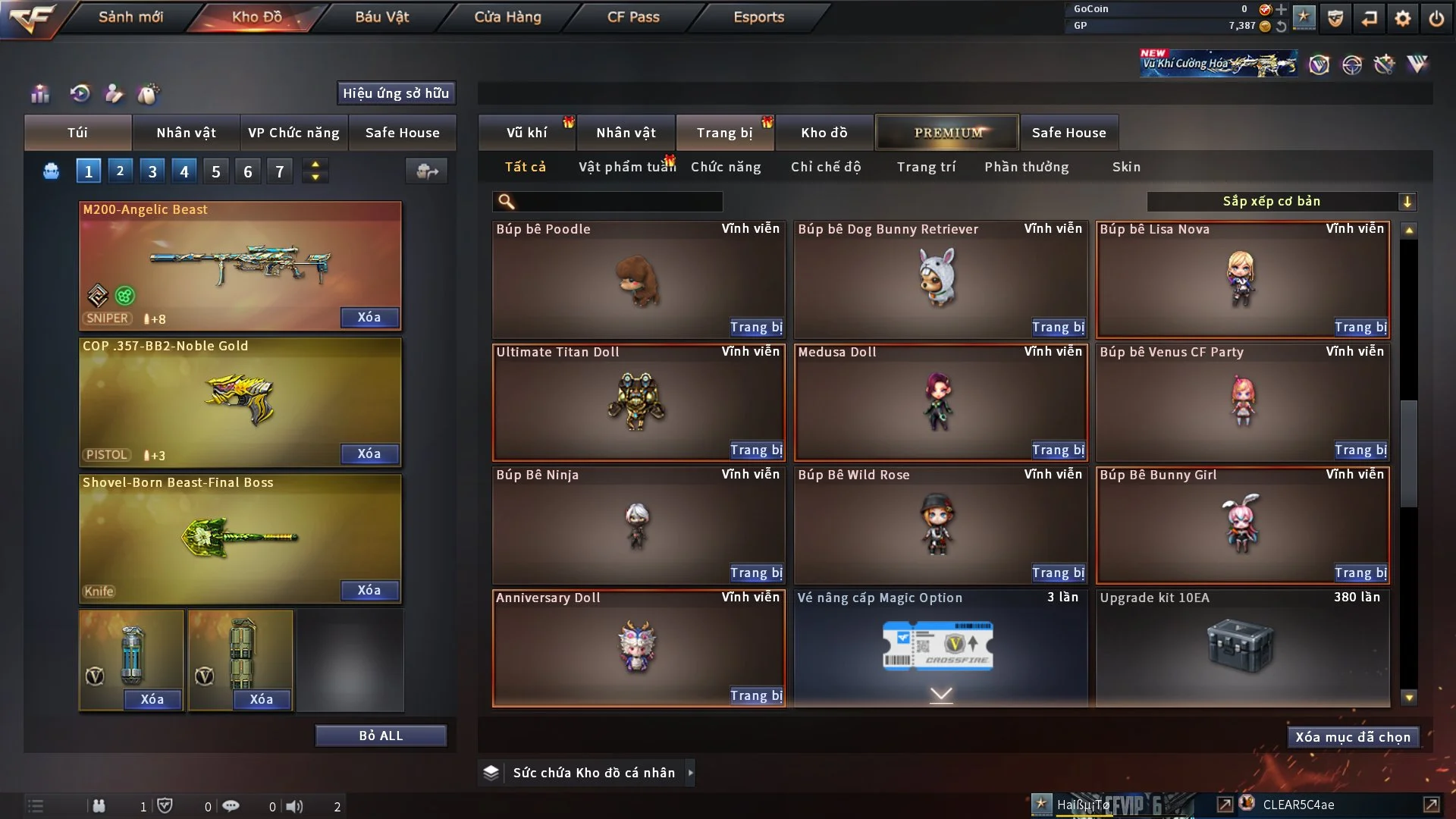The height and width of the screenshot is (819, 1456).
Task: Select the PREMIUM tab
Action: [x=947, y=133]
